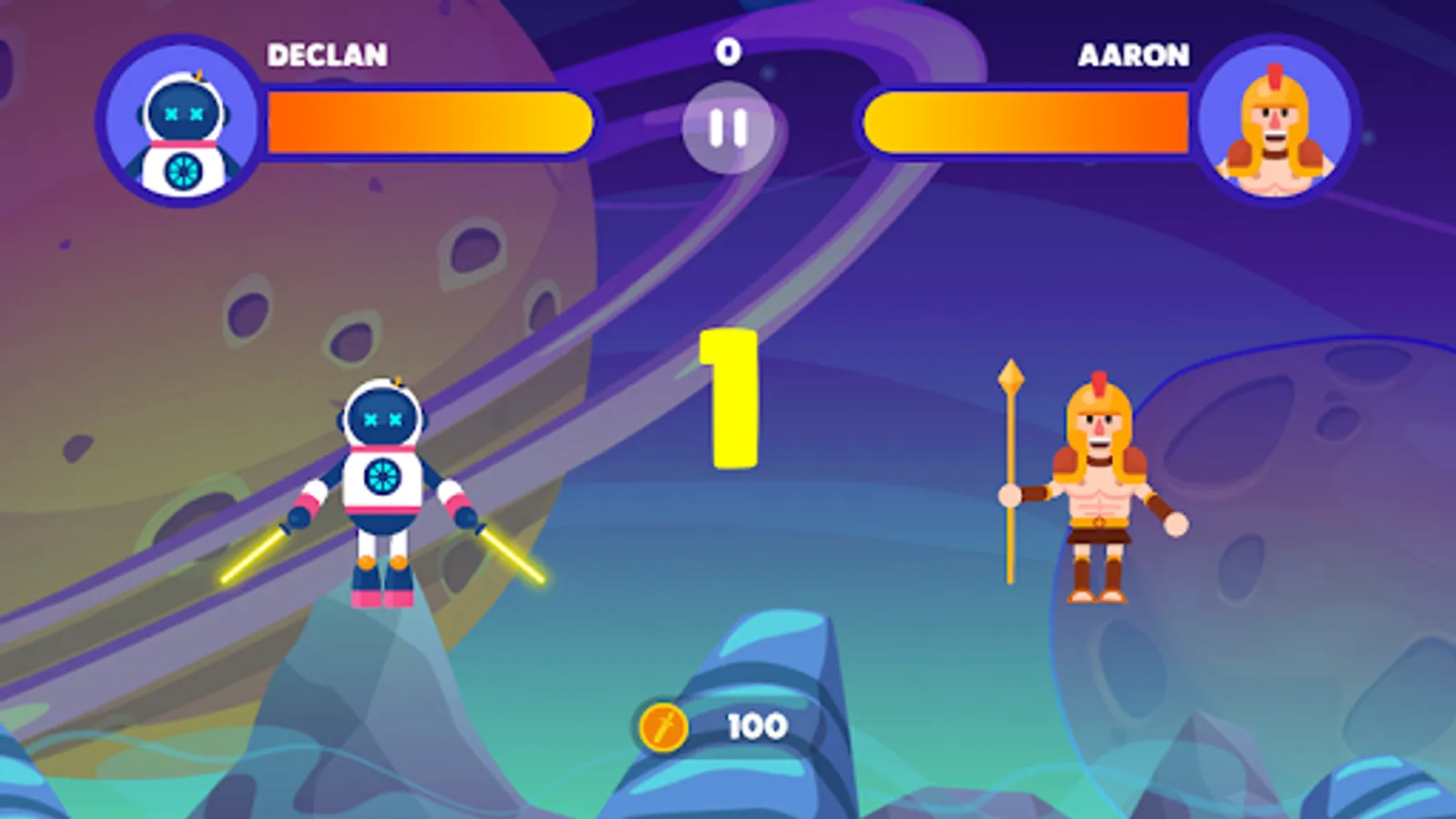
Task: Click the score counter showing 0
Action: pos(727,52)
